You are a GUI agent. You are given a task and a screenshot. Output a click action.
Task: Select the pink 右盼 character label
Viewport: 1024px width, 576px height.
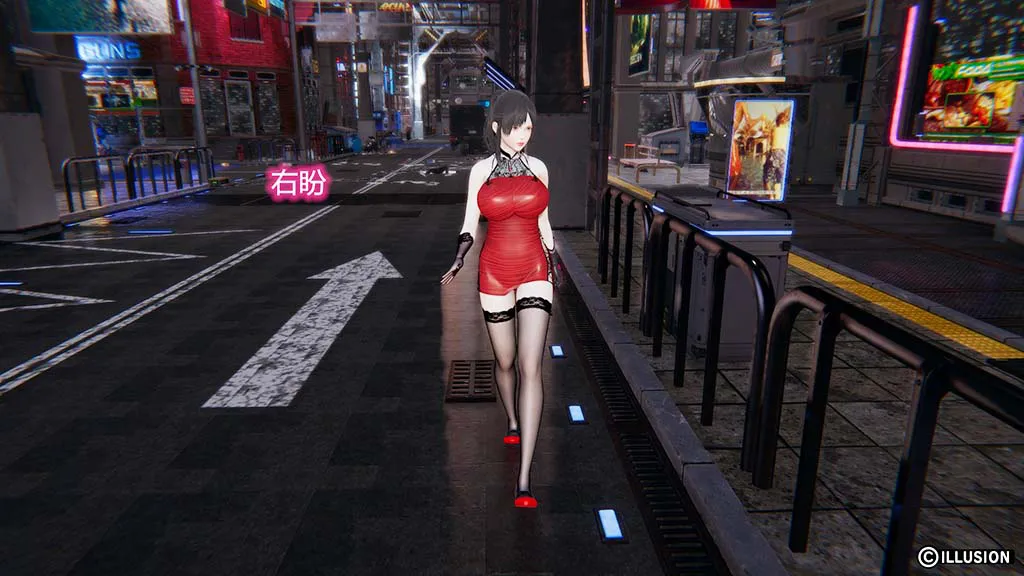[298, 185]
